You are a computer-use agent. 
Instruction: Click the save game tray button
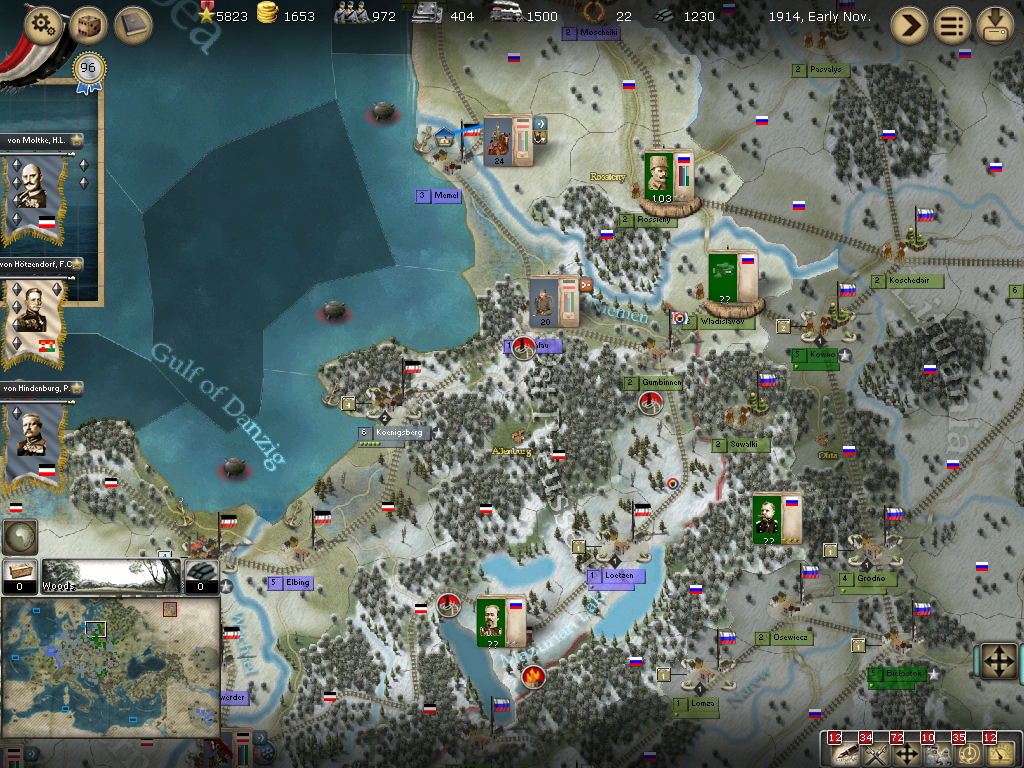point(995,25)
